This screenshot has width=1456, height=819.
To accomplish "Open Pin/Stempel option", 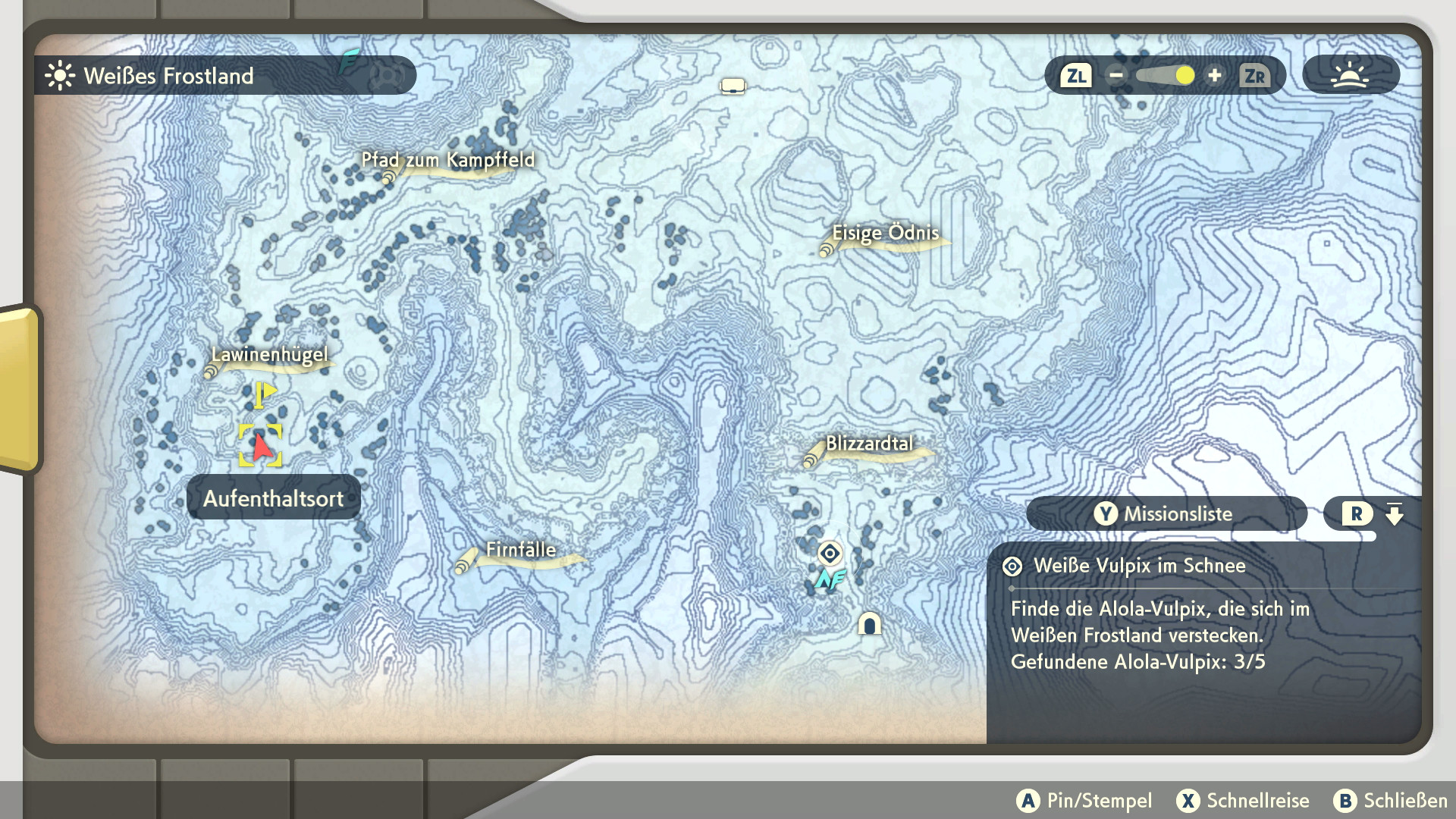I will (1084, 801).
